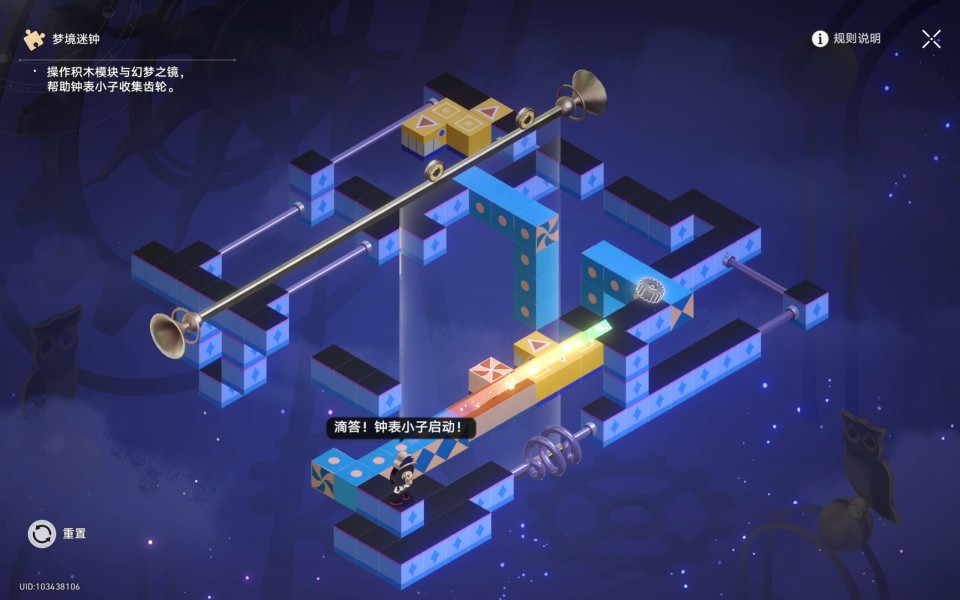
Task: Close the Dream Ticker puzzle
Action: click(931, 39)
